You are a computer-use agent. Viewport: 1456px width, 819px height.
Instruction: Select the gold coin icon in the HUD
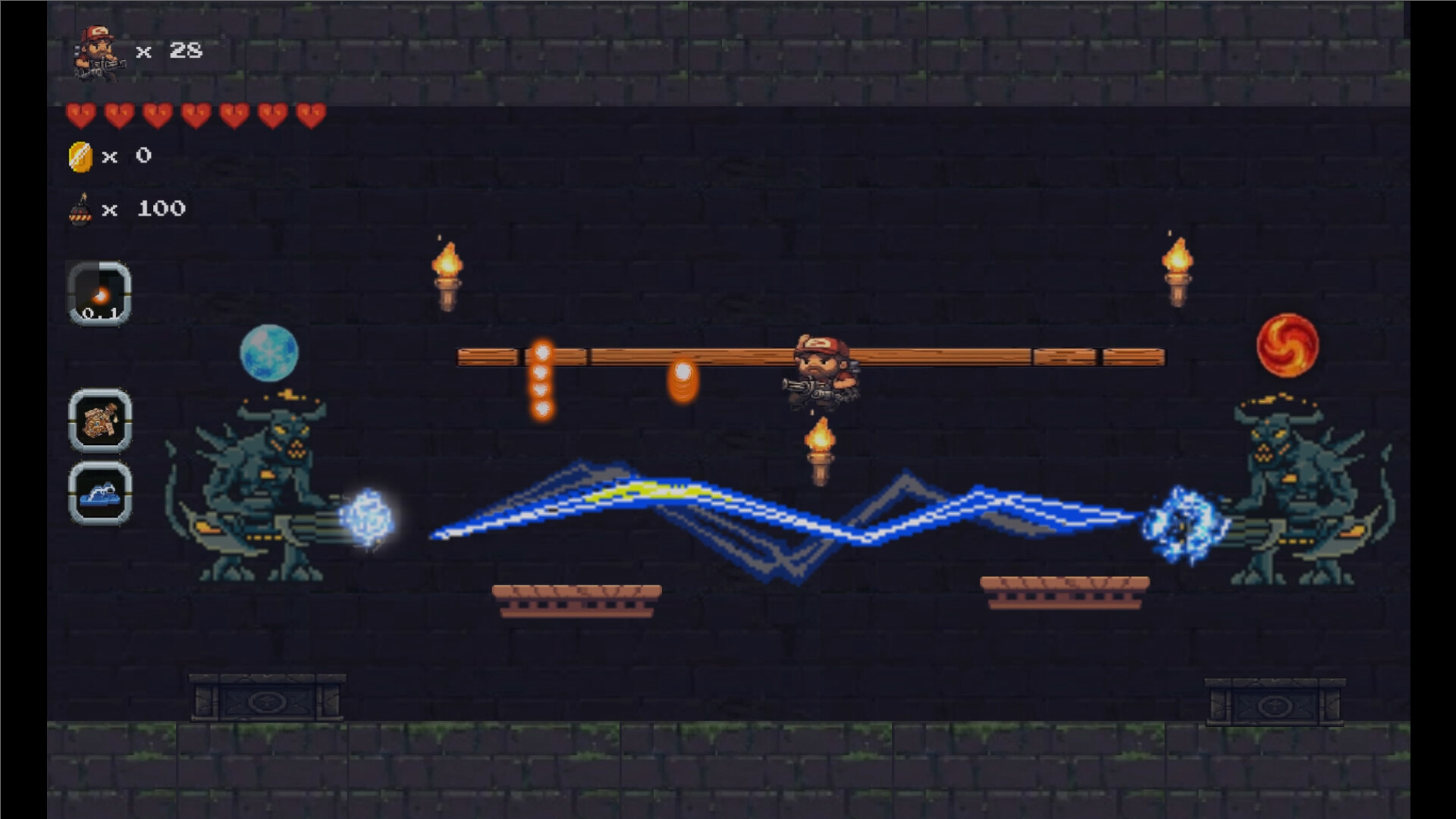(x=82, y=155)
